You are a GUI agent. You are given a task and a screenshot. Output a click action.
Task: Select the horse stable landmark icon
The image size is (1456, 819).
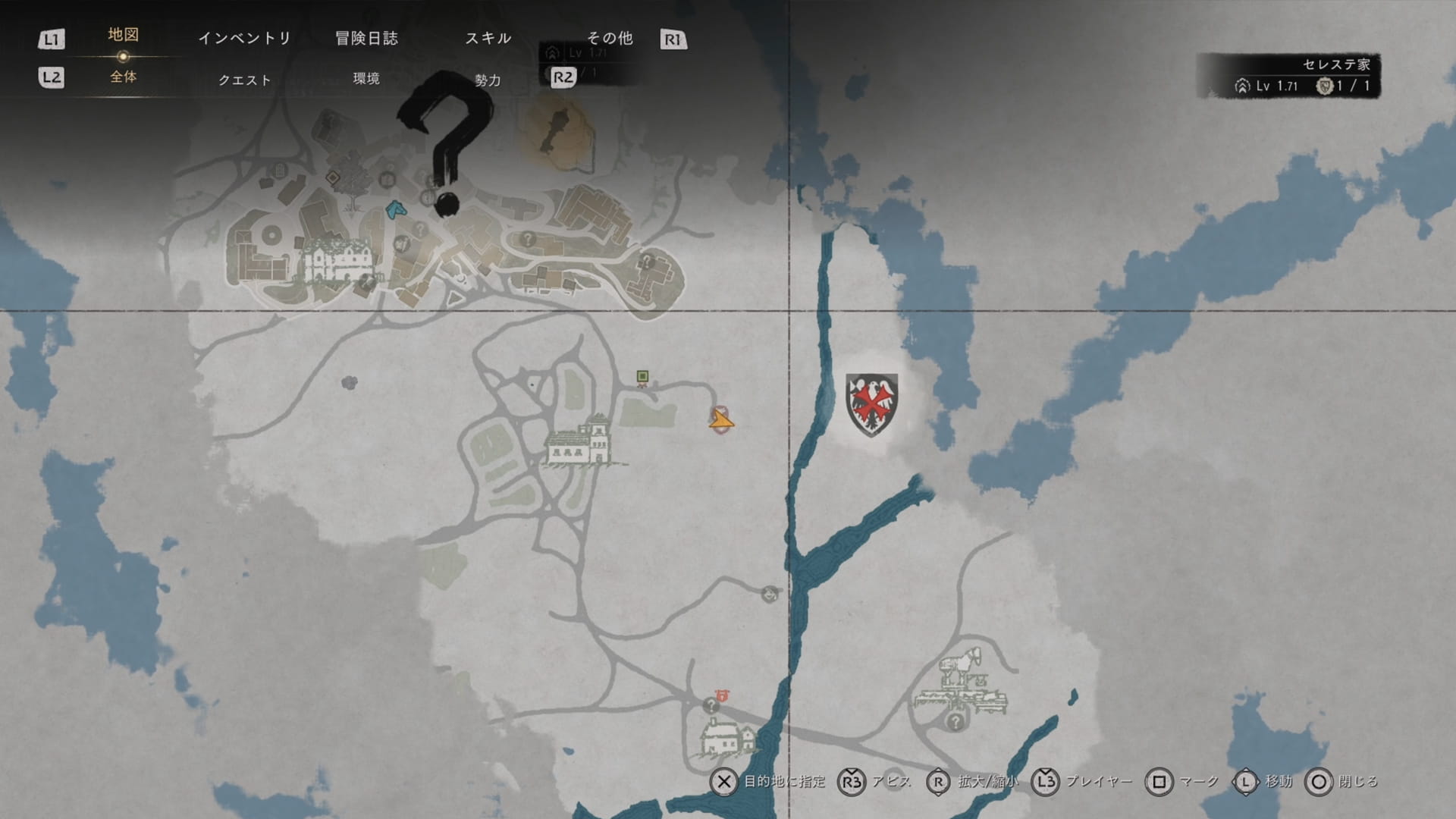[962, 680]
